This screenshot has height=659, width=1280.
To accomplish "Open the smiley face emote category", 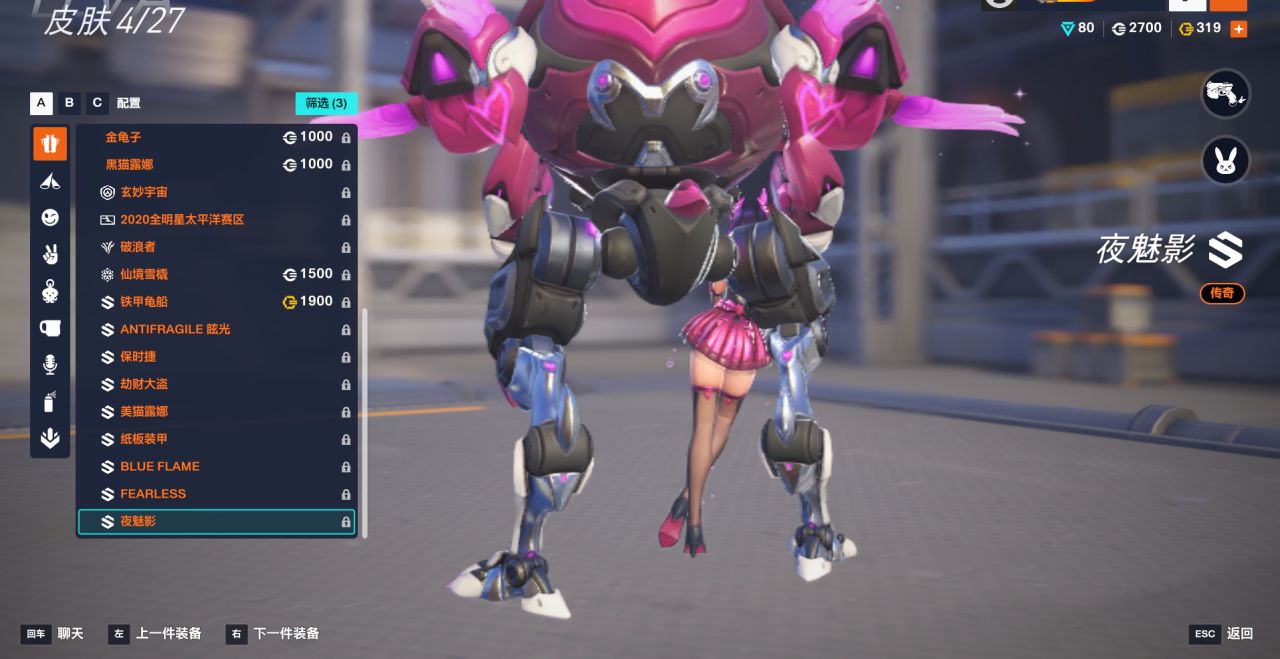I will 50,217.
